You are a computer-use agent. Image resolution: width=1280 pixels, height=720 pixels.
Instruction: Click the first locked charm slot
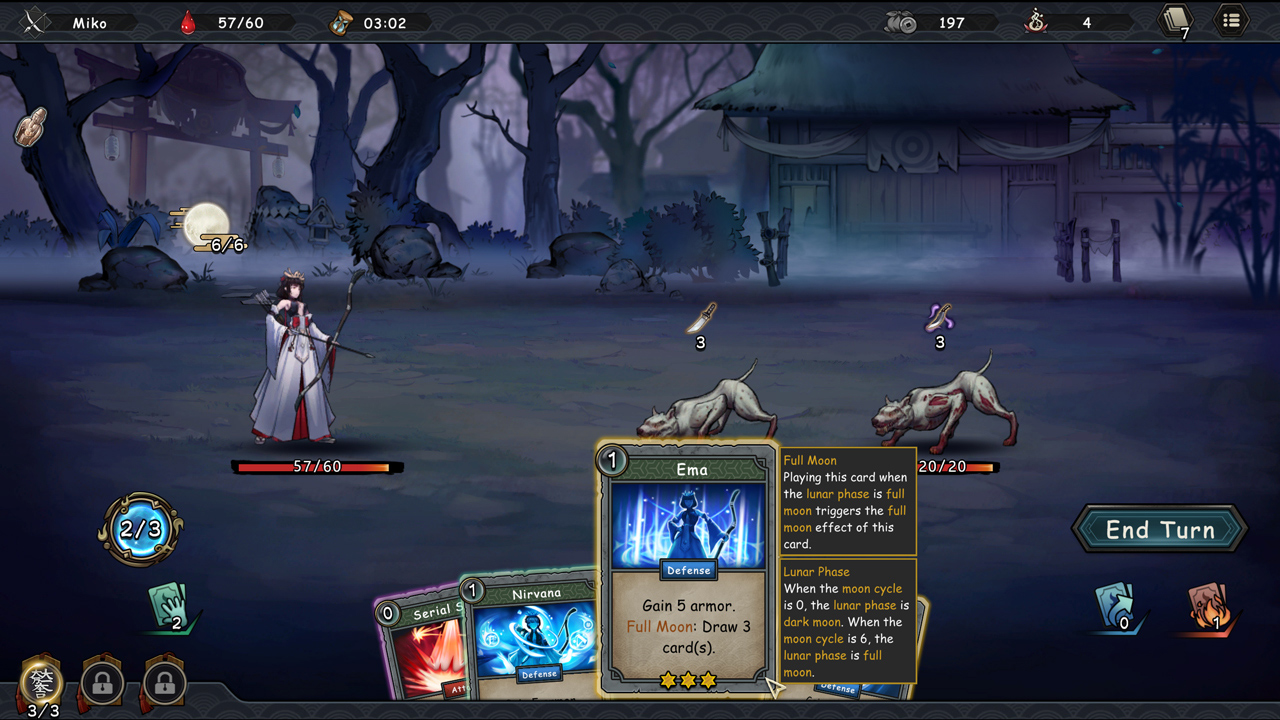tap(100, 682)
